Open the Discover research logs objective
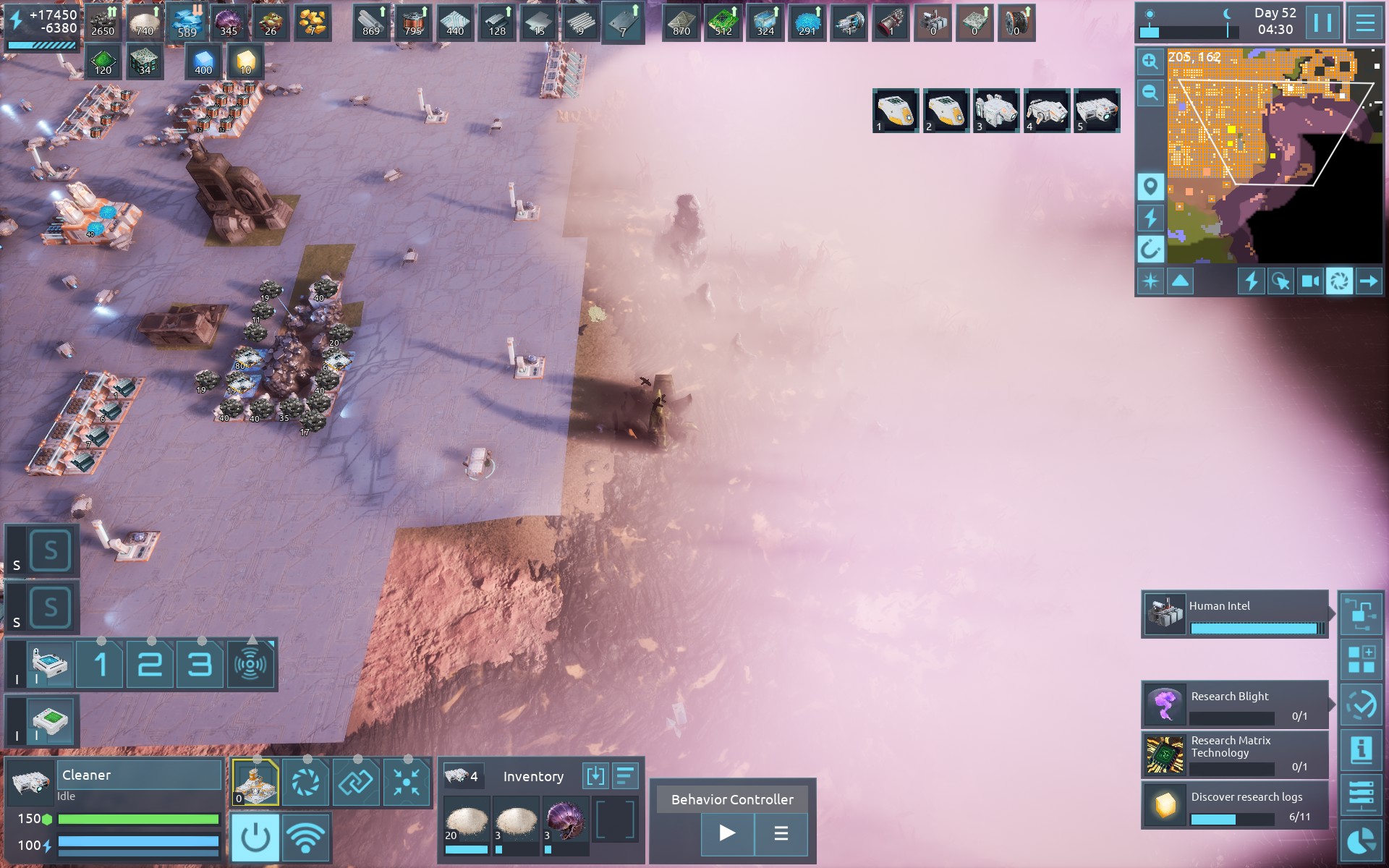 (1234, 805)
